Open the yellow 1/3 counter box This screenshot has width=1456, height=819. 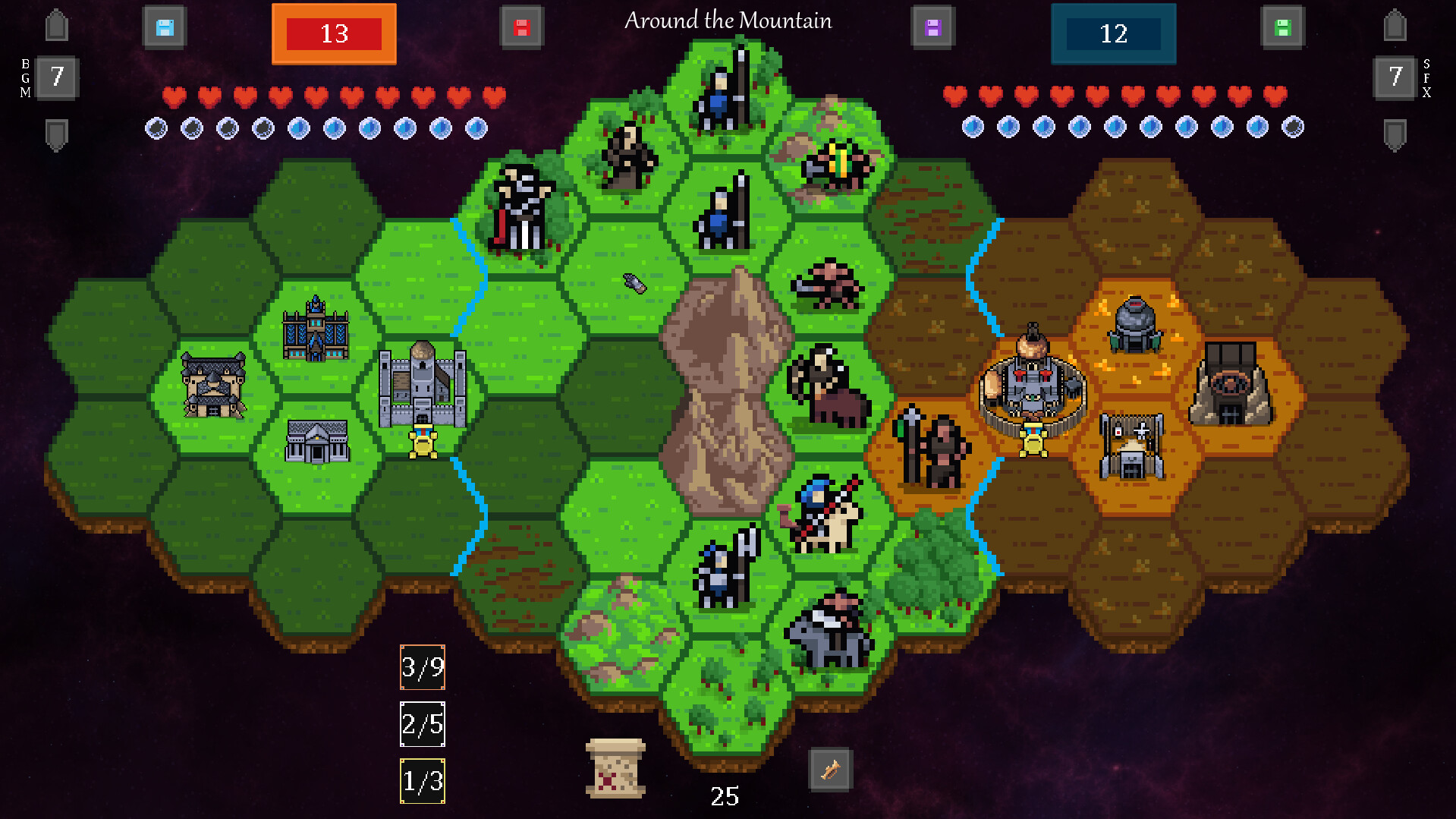coord(422,780)
